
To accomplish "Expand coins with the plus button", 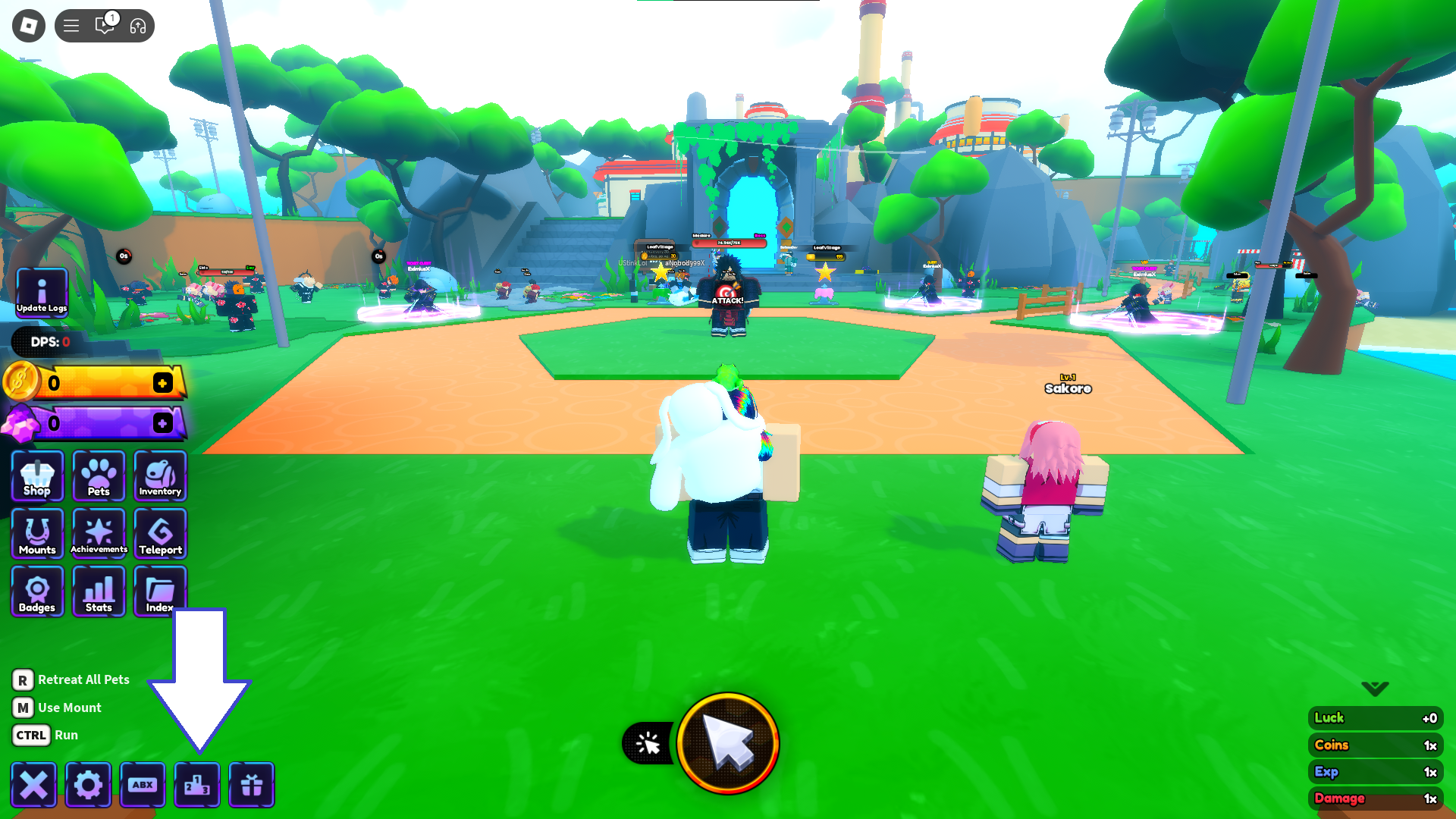I will tap(162, 383).
